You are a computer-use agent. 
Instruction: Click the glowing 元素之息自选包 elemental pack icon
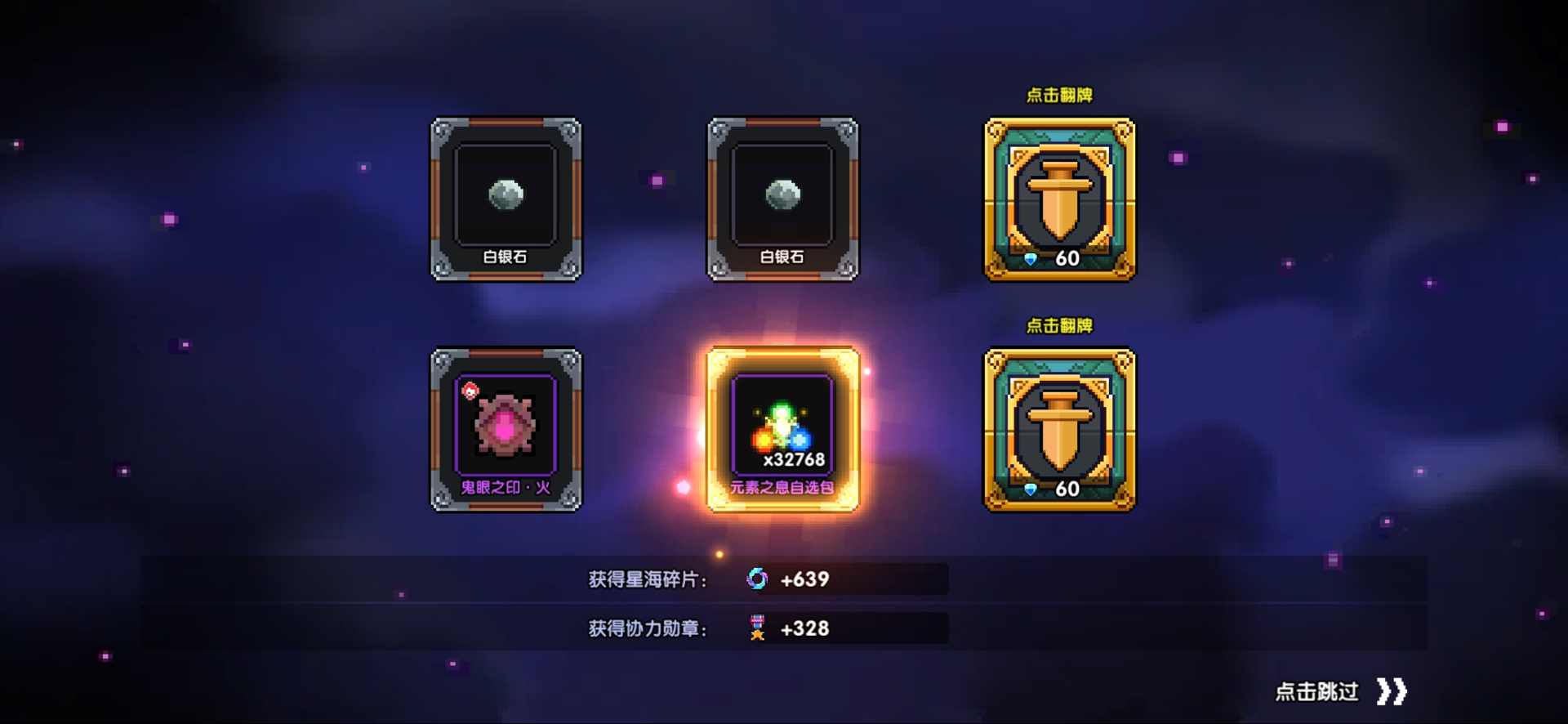782,425
